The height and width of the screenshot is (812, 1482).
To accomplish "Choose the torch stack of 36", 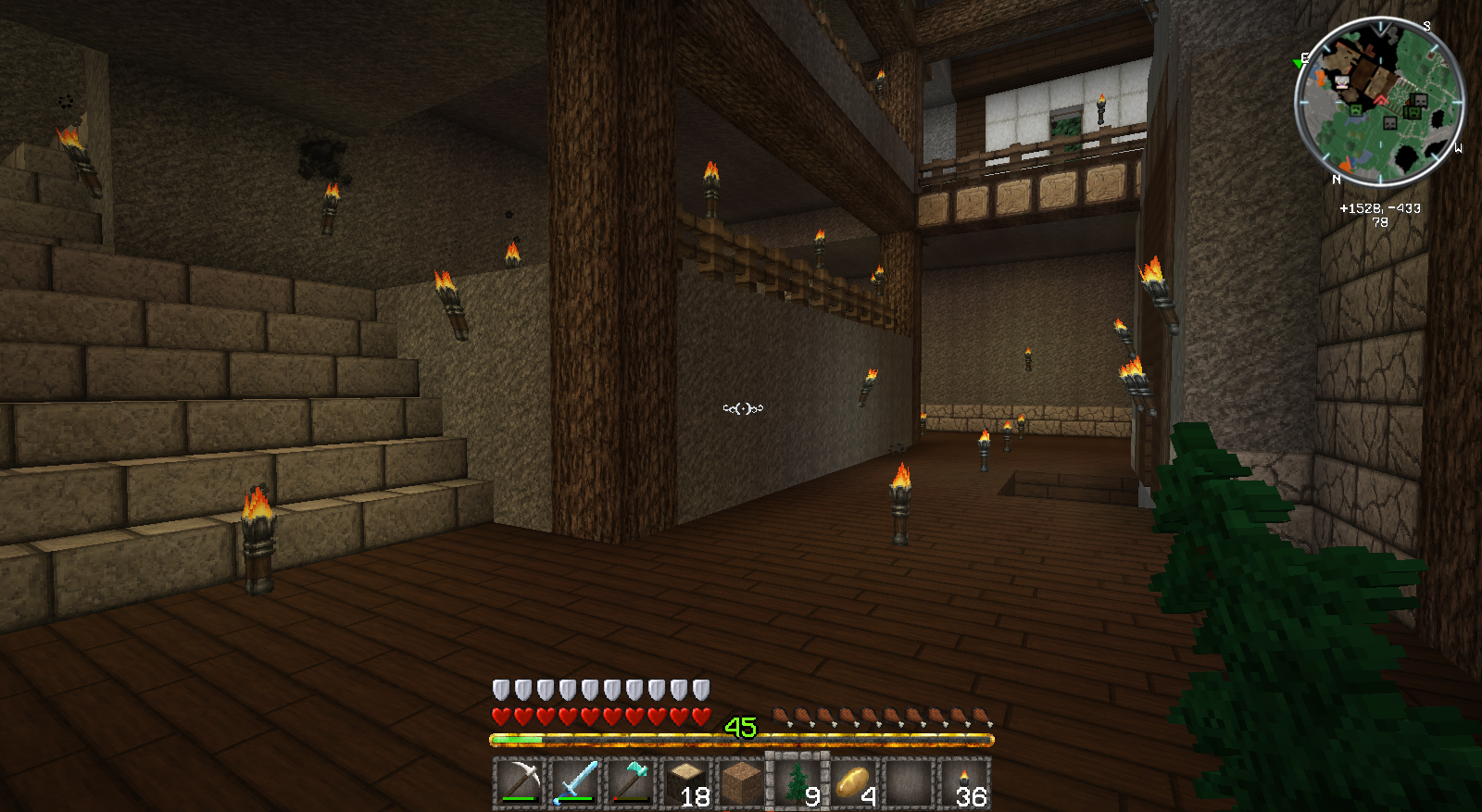I will click(x=964, y=782).
